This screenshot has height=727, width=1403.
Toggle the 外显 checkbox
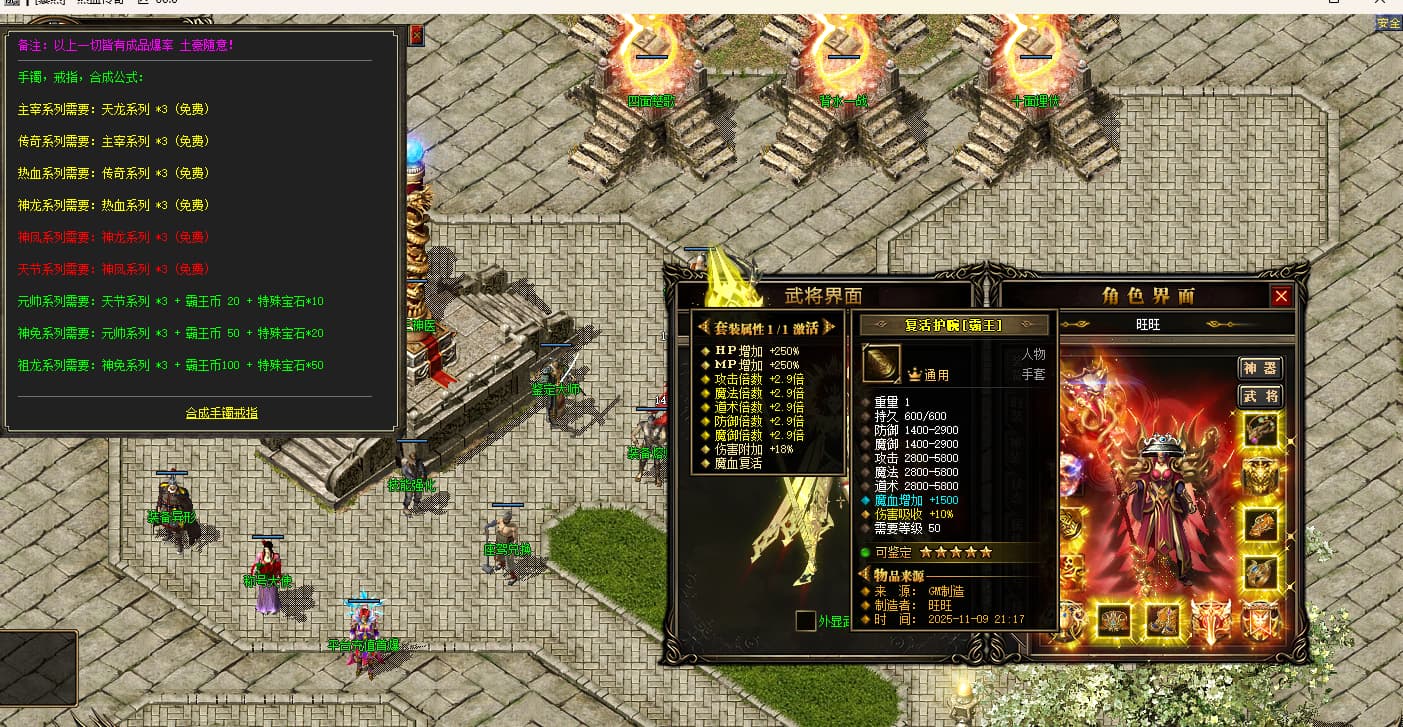click(x=805, y=621)
